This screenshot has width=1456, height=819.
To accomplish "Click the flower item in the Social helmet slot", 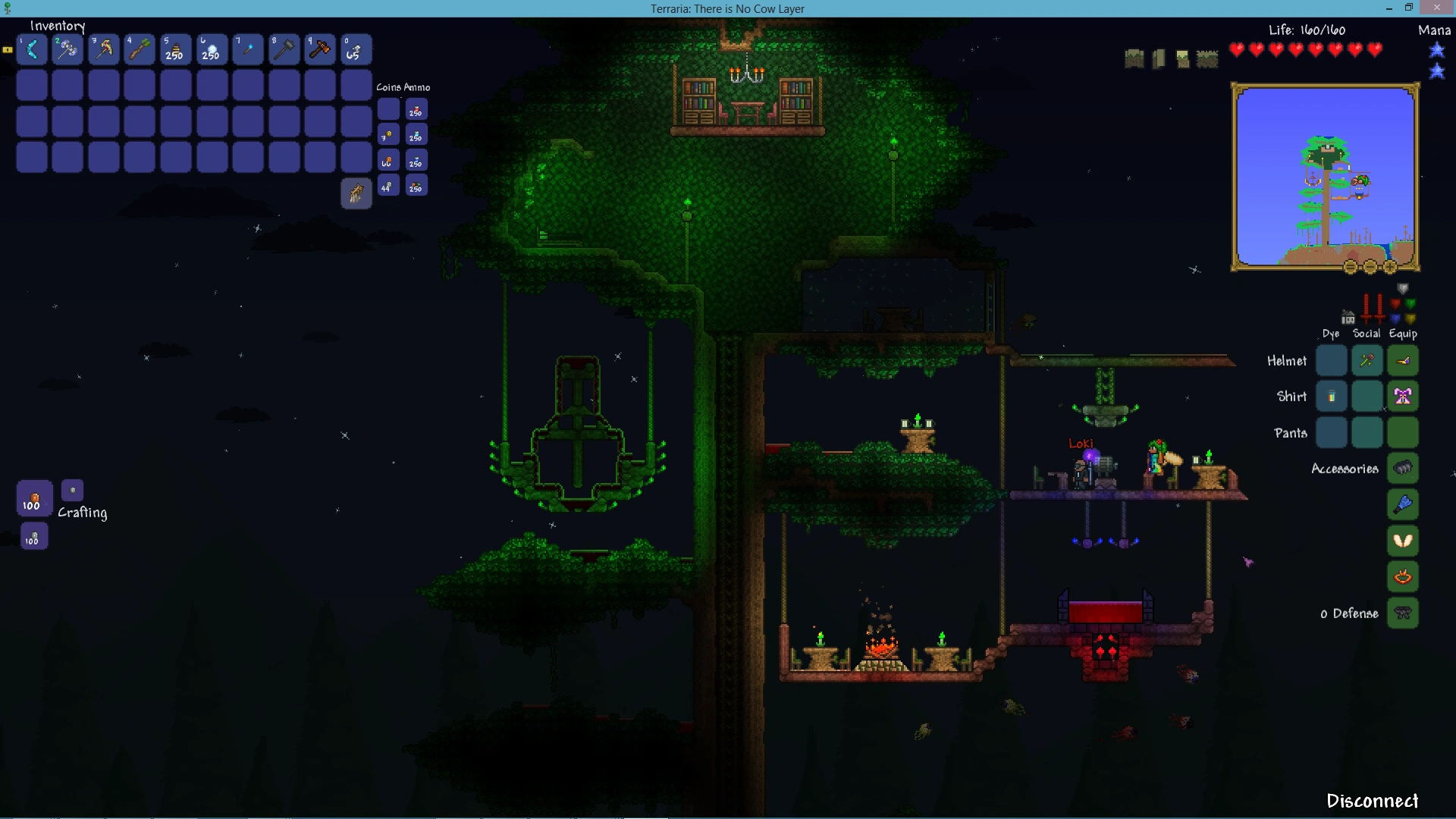I will click(1367, 360).
